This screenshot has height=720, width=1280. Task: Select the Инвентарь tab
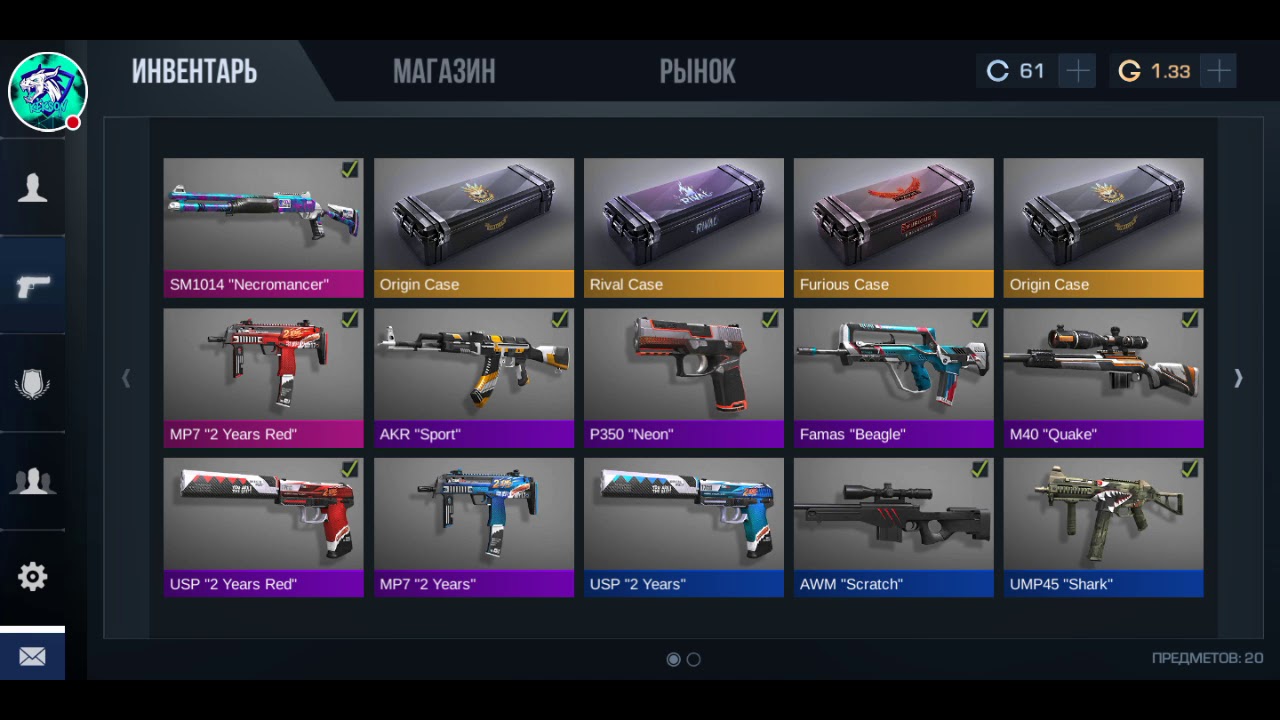[194, 71]
